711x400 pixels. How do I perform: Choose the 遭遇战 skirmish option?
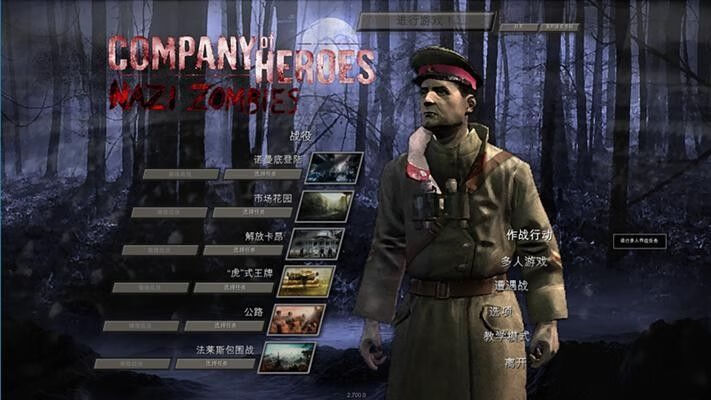point(511,286)
